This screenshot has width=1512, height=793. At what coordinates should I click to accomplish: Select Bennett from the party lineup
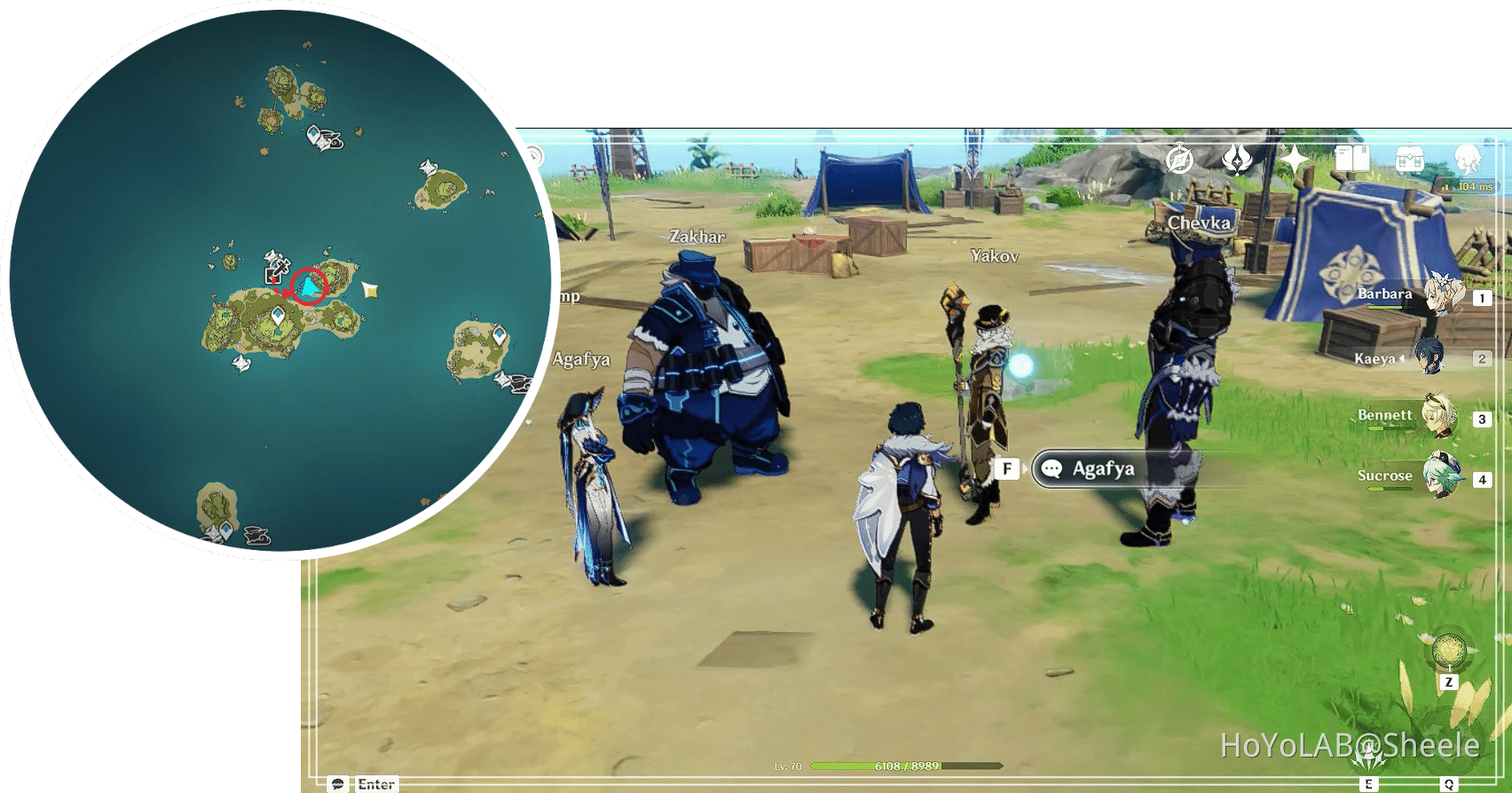click(1437, 419)
